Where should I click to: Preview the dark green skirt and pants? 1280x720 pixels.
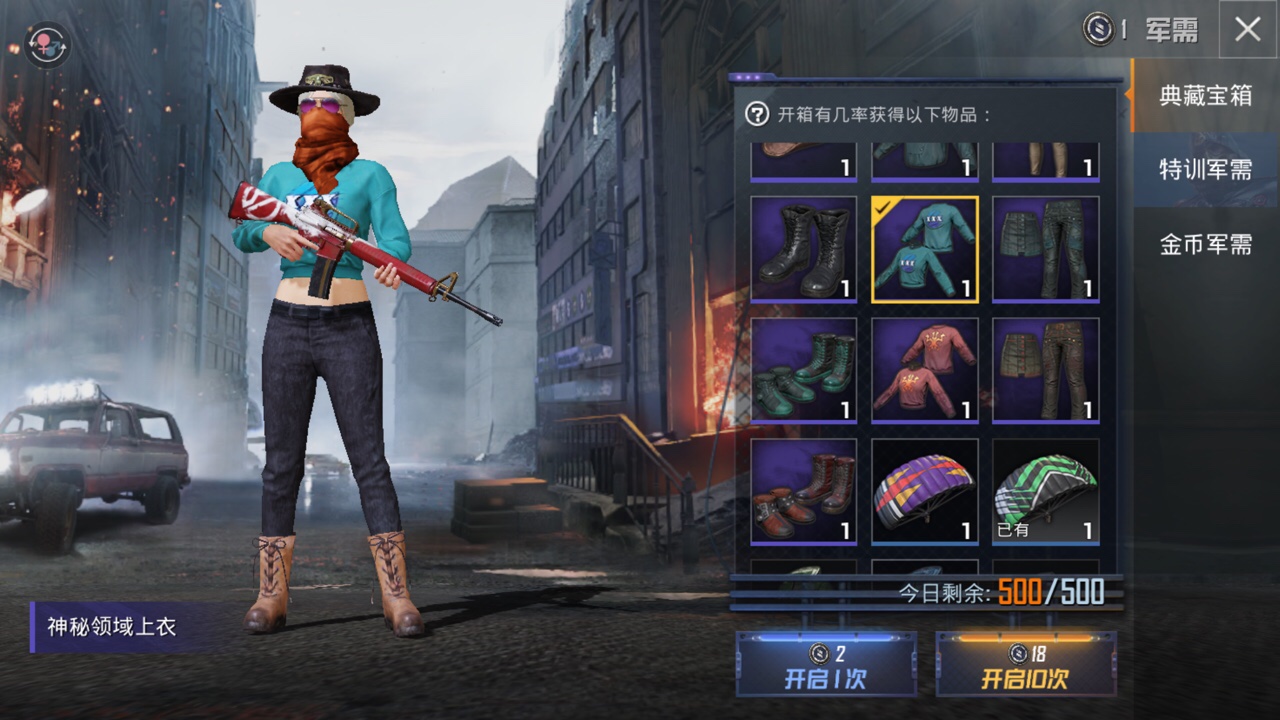(1046, 249)
